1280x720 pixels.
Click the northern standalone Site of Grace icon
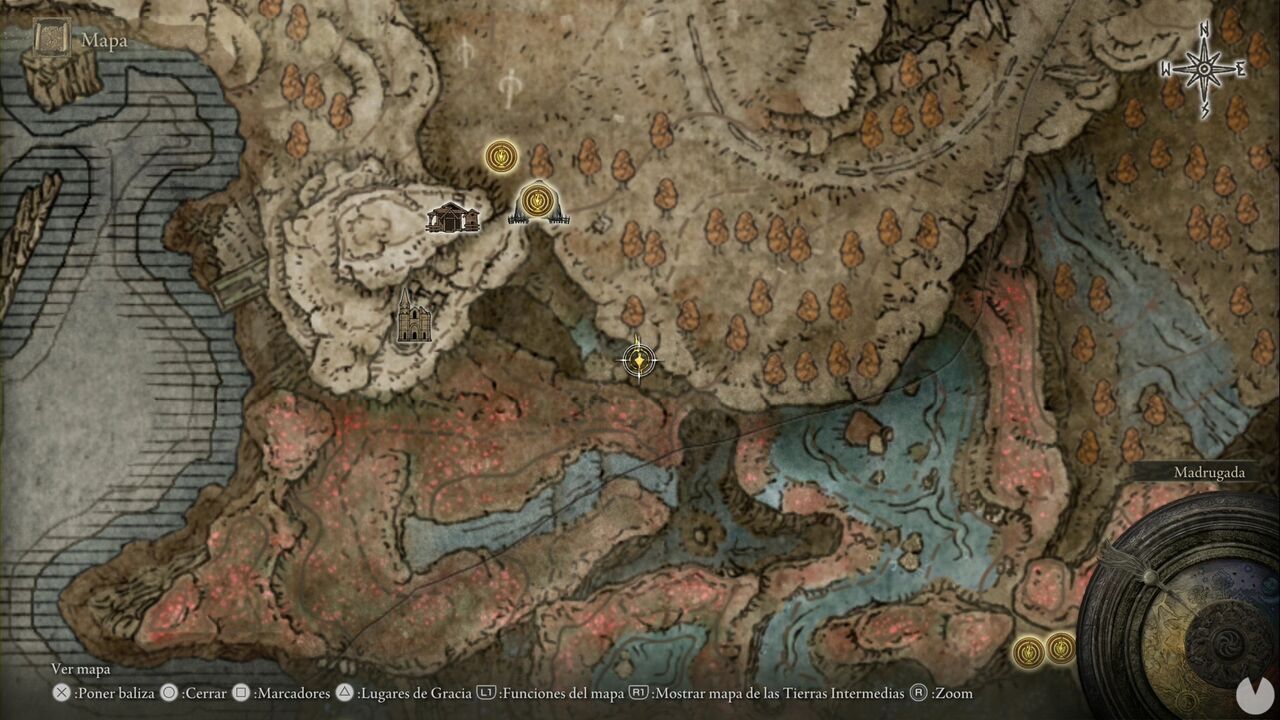click(500, 157)
